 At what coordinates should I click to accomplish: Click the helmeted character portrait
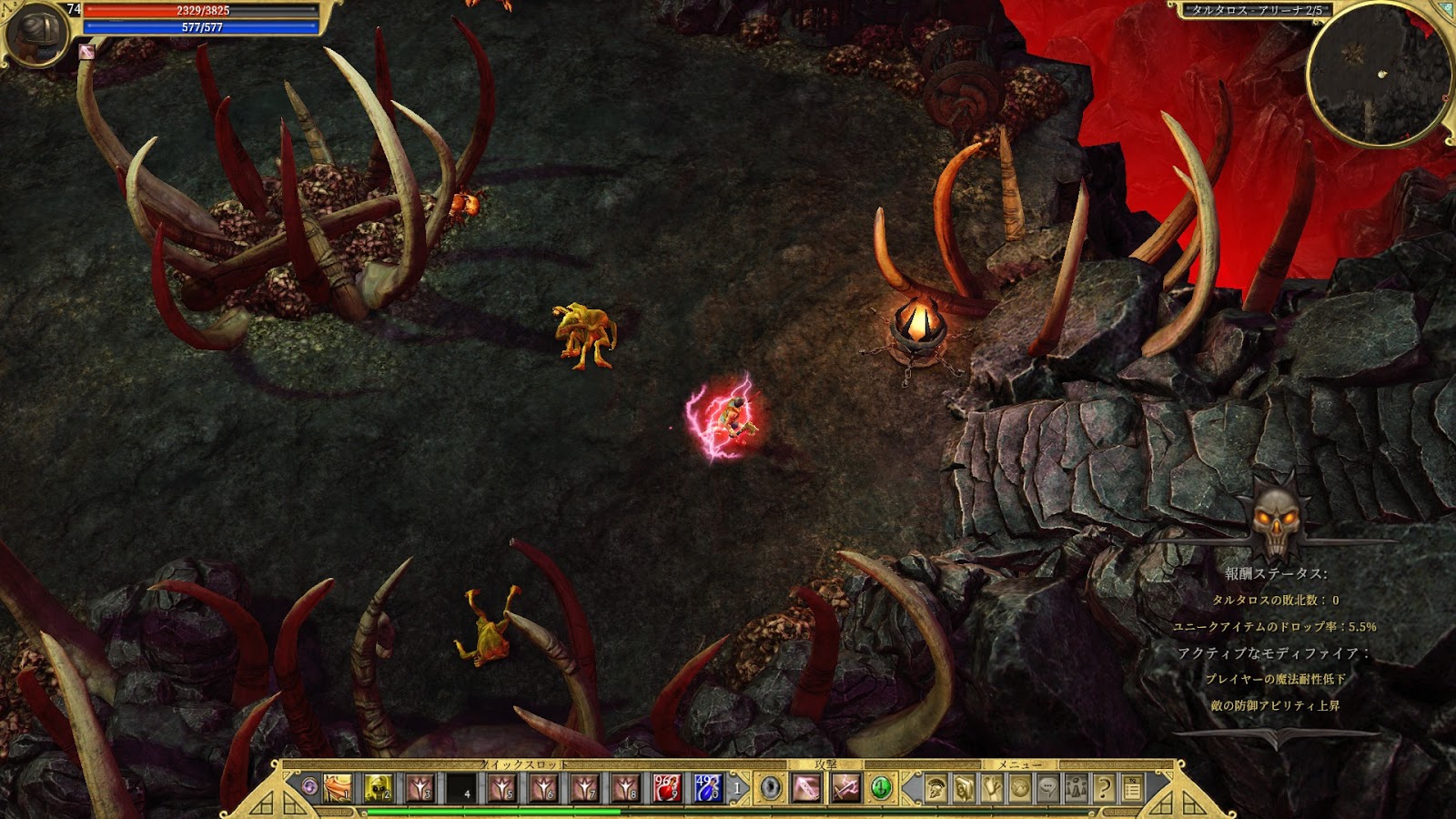pyautogui.click(x=36, y=33)
